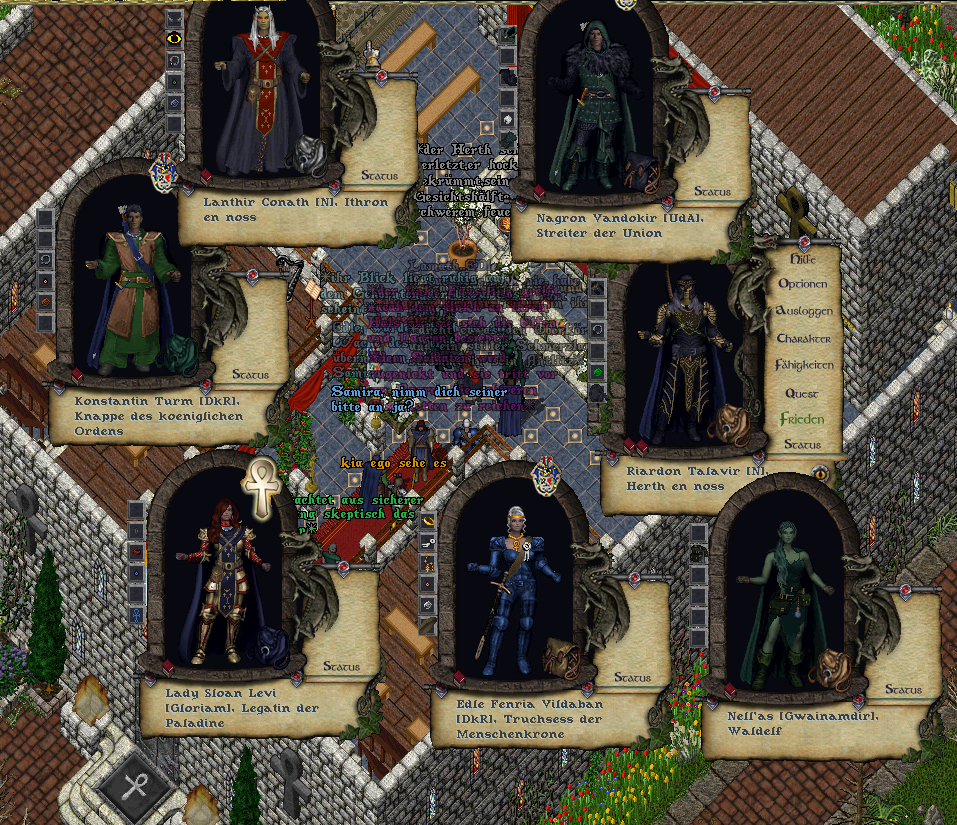Check Neff'as the Waldelf's Status
The width and height of the screenshot is (957, 825).
pos(903,690)
